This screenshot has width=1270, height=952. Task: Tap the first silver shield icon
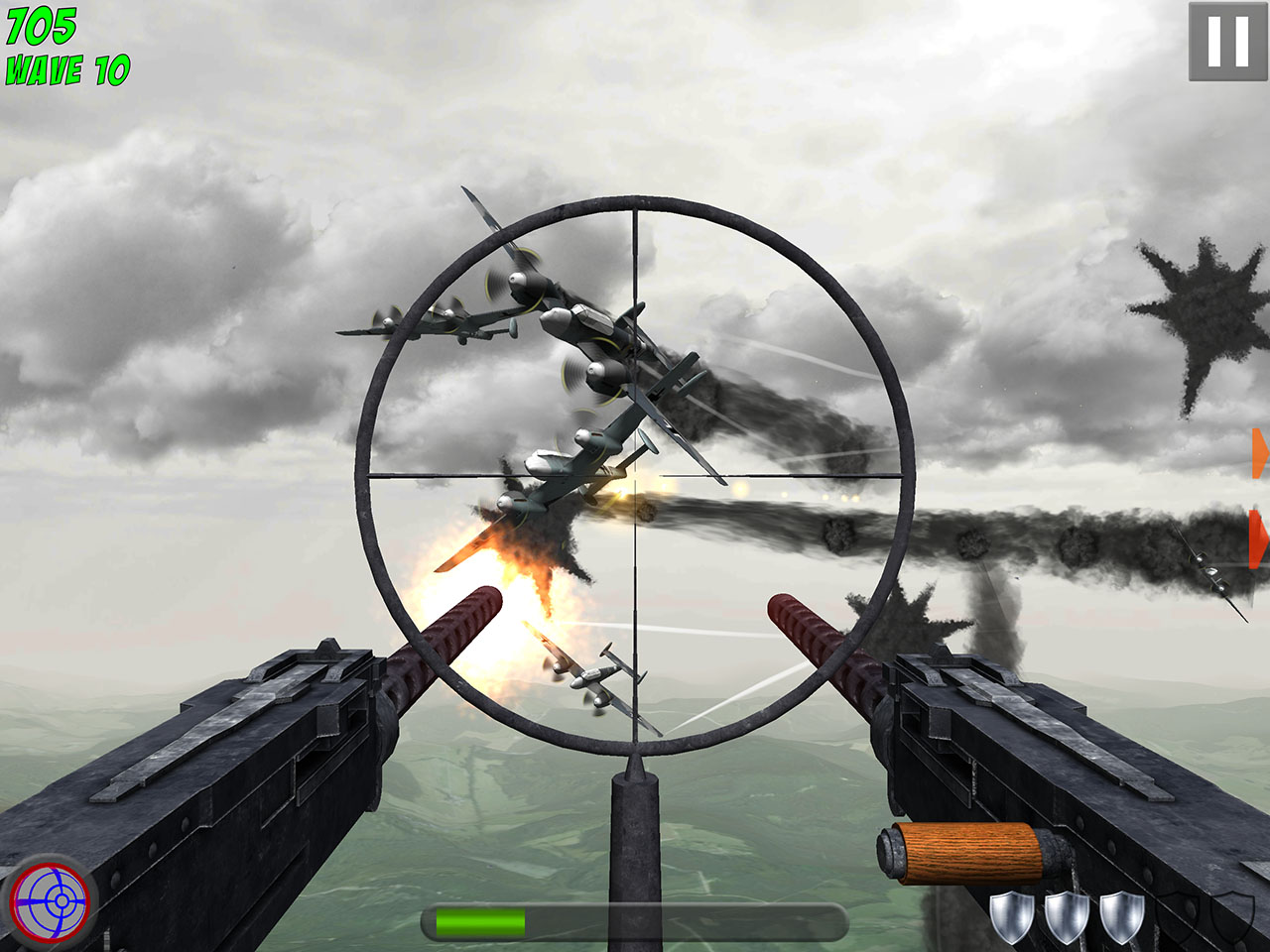(x=1013, y=917)
